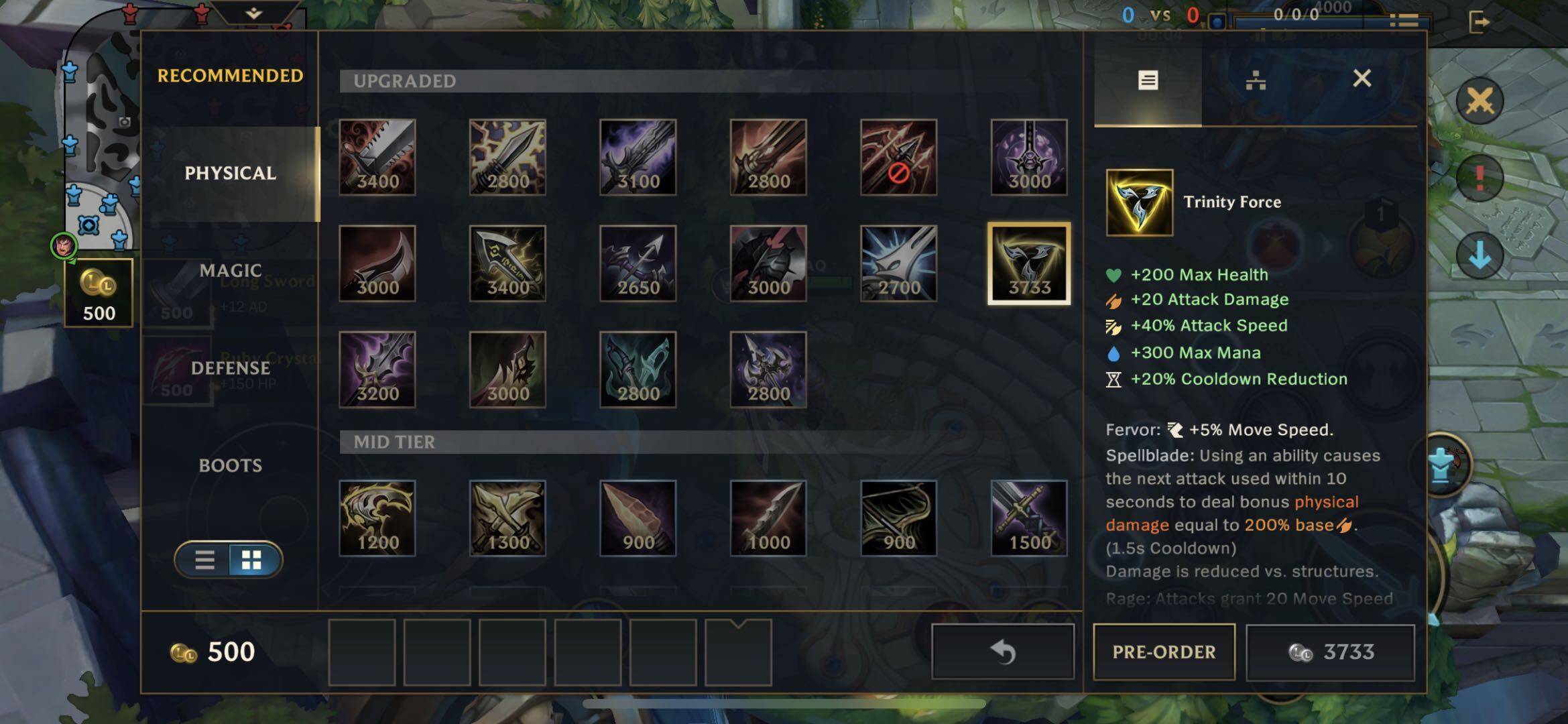Show the item description tab
1568x724 pixels.
click(1148, 81)
